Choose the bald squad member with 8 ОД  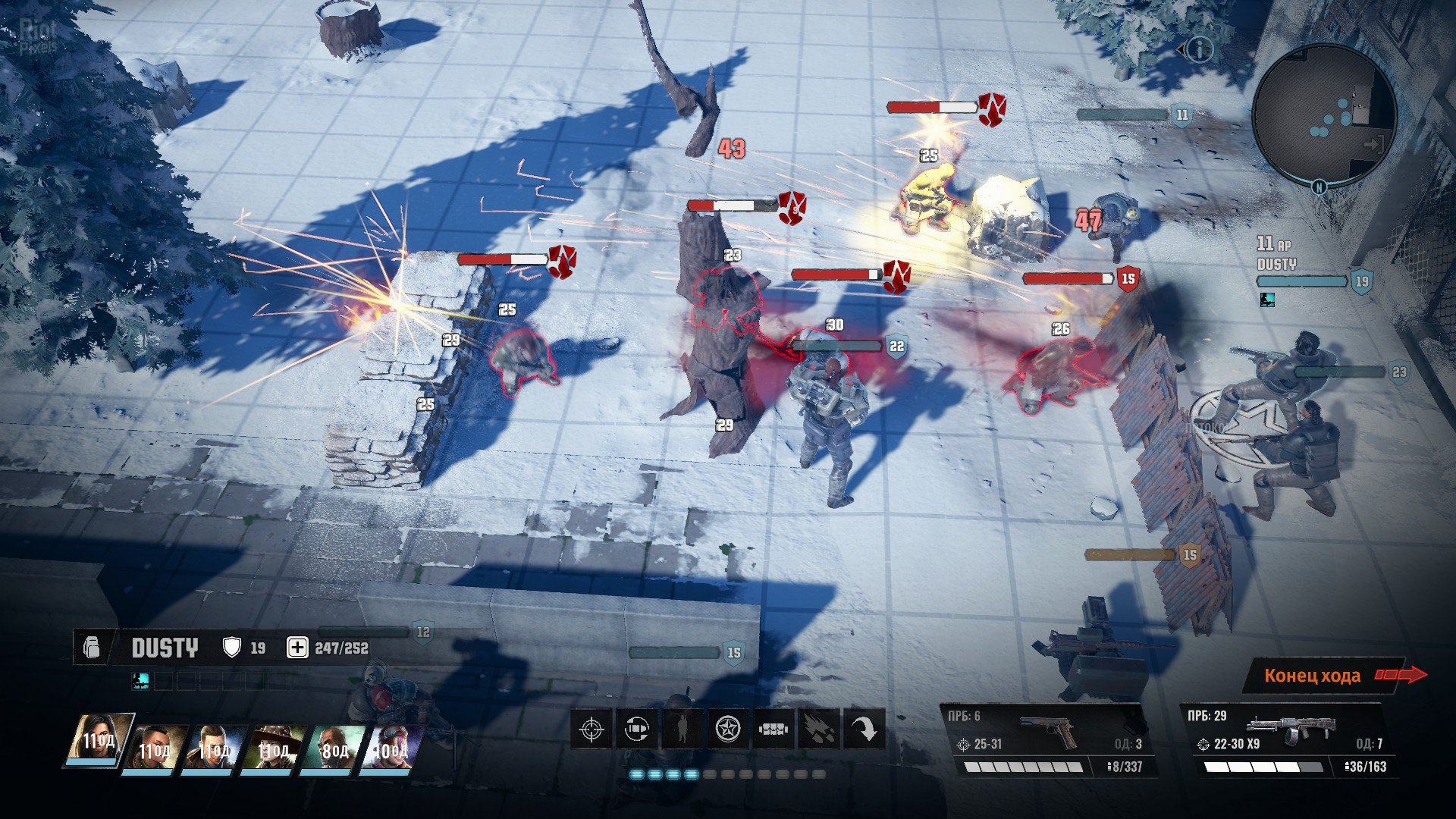333,748
